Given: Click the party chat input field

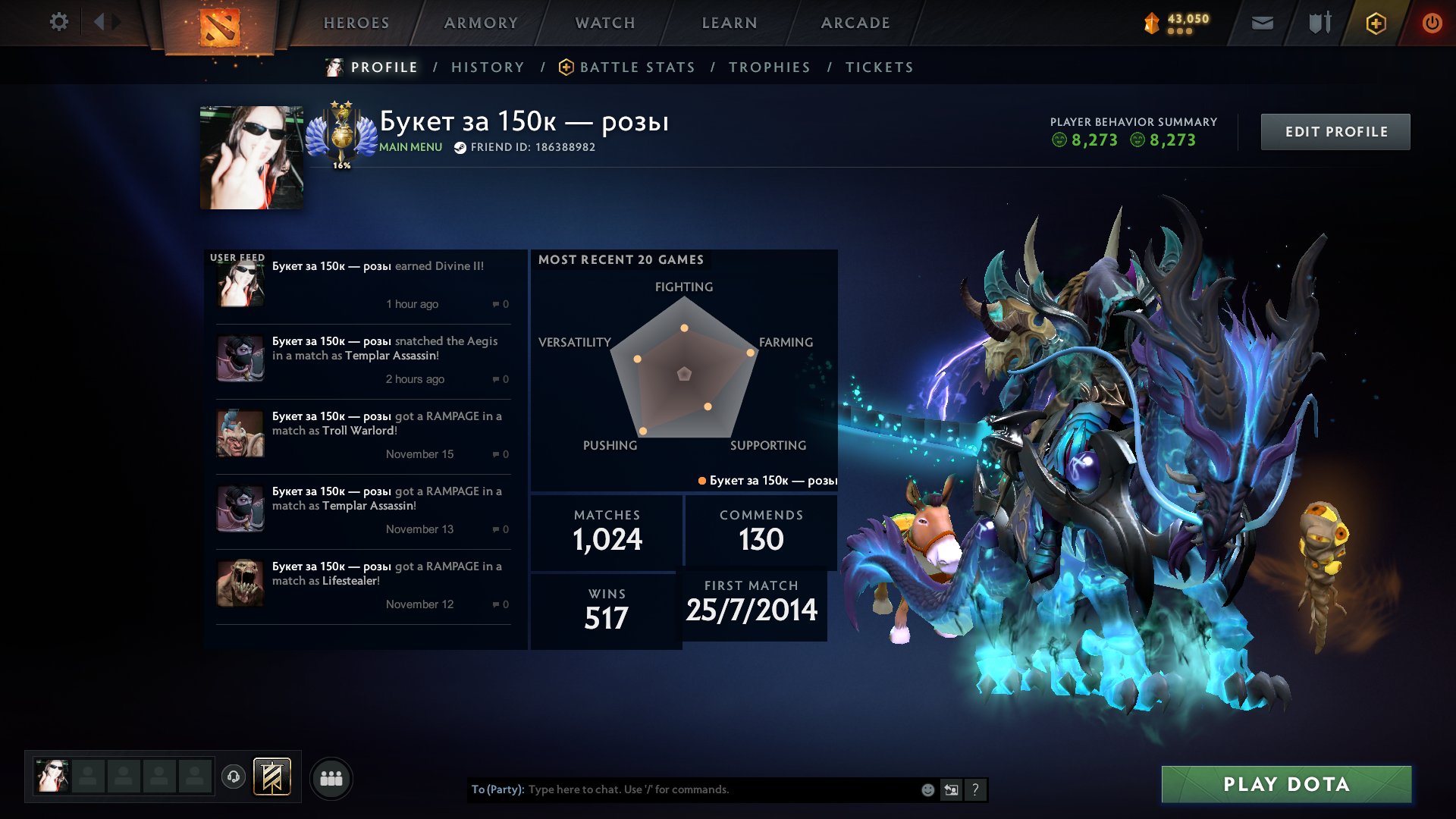Looking at the screenshot, I should [x=682, y=789].
